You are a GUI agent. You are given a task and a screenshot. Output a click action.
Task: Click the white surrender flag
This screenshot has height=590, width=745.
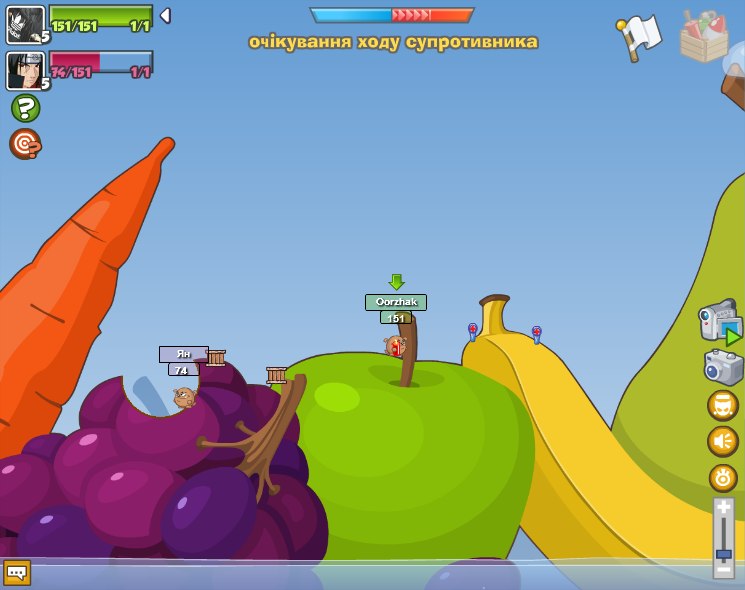[x=640, y=37]
